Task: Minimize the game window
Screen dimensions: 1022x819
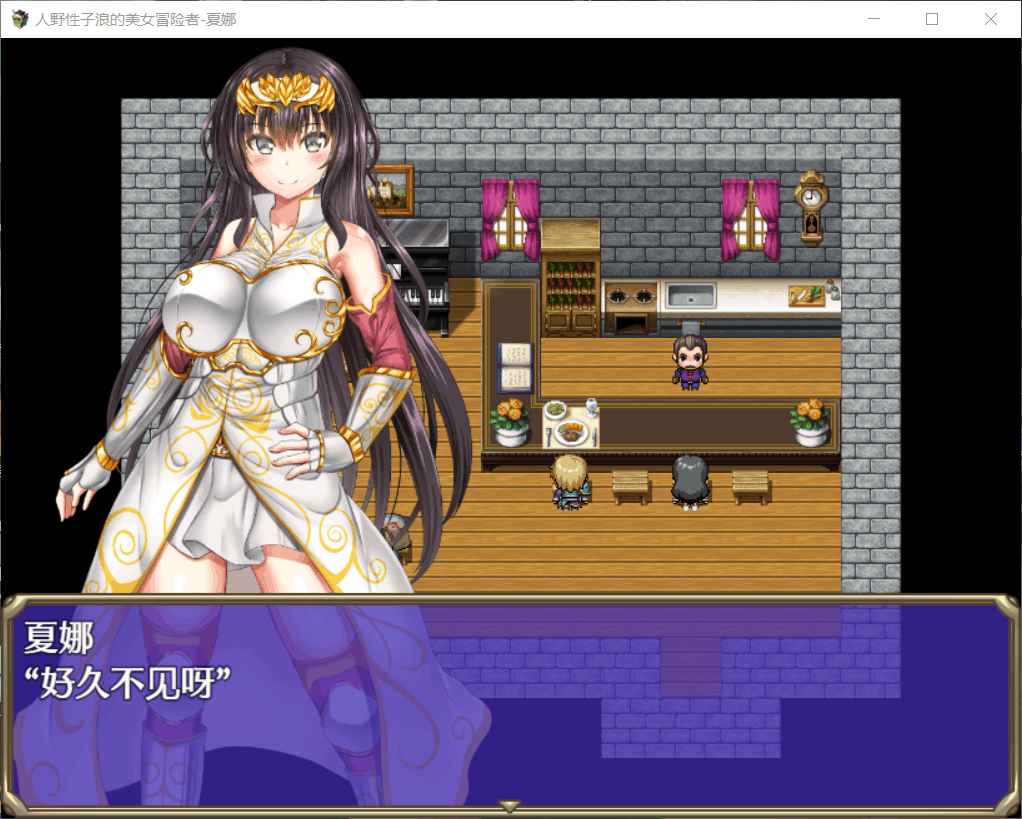Action: point(874,19)
